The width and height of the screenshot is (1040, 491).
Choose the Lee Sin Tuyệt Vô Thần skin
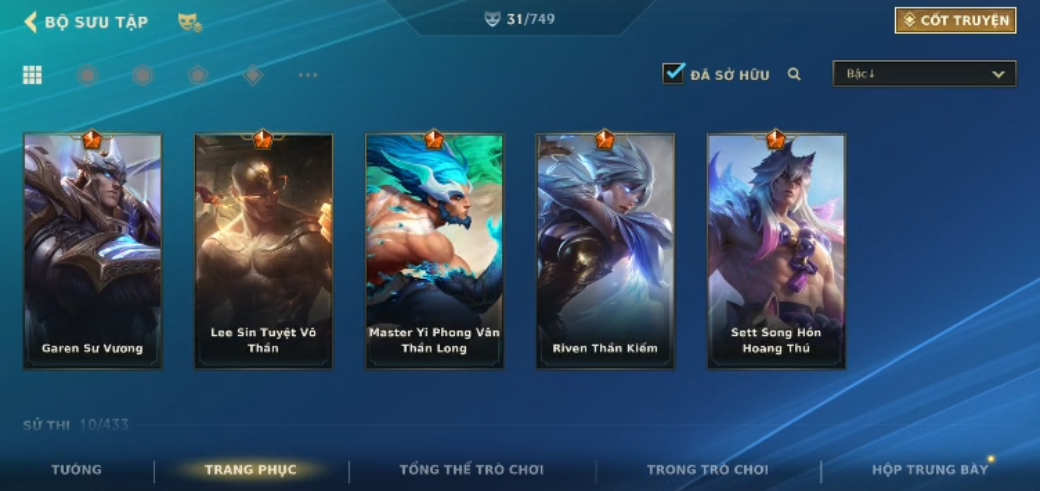pyautogui.click(x=263, y=250)
